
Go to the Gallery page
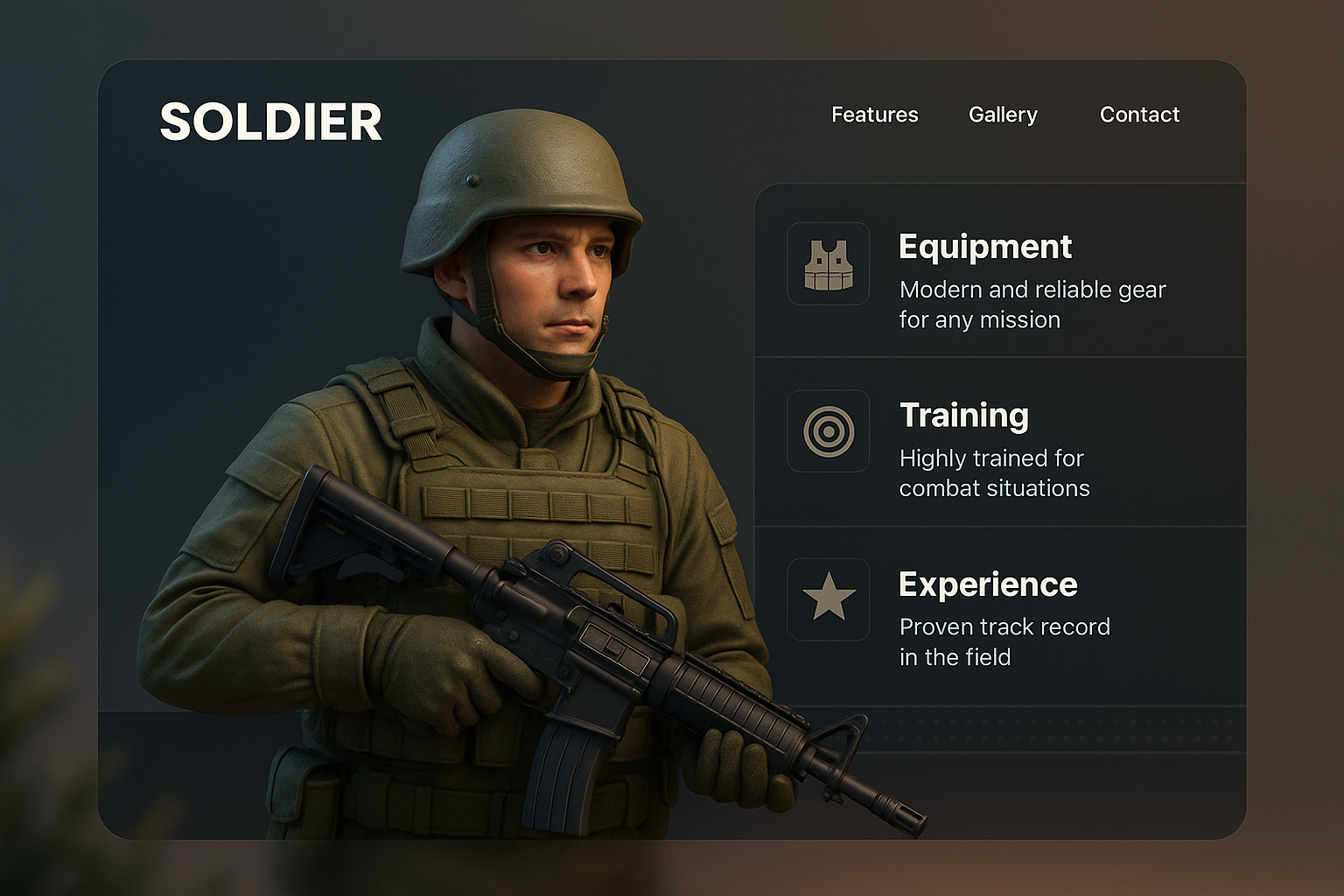pyautogui.click(x=1003, y=115)
